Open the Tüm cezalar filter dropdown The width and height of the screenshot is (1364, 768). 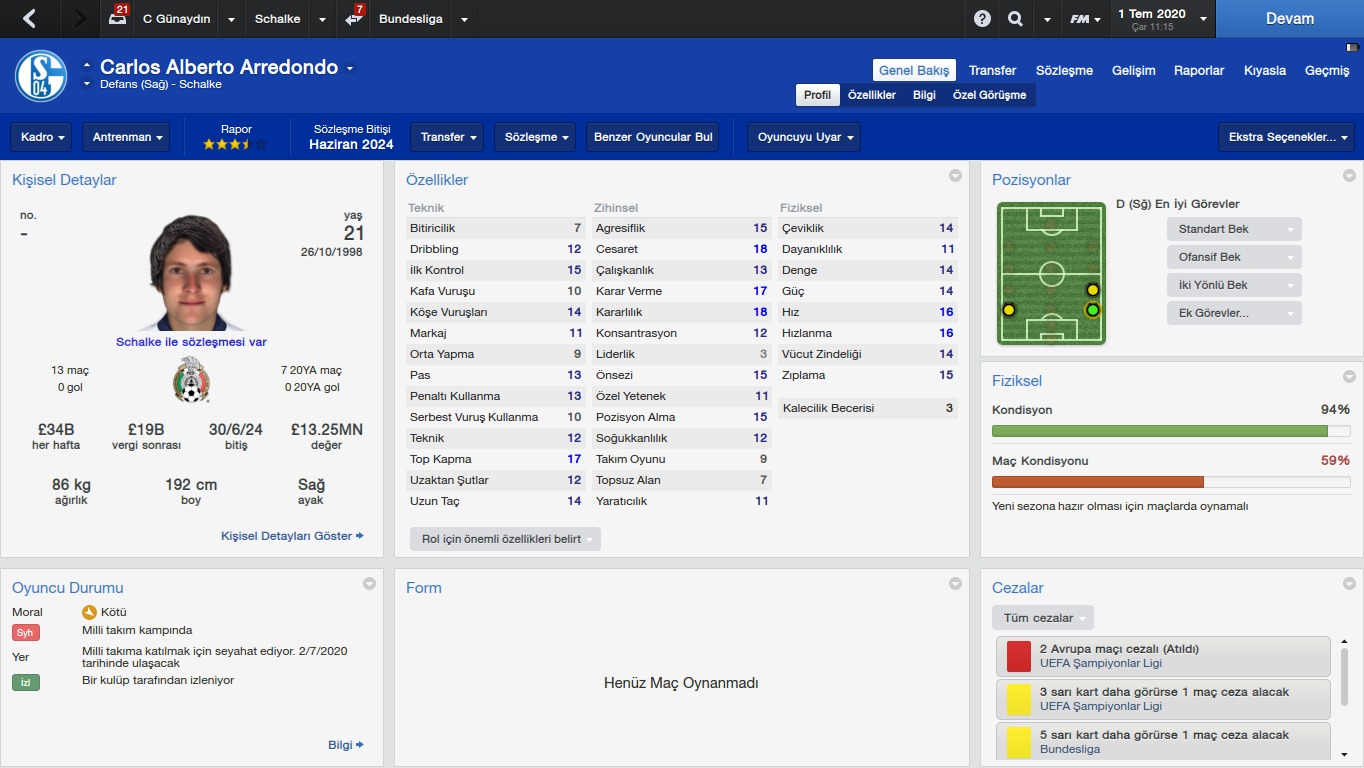pyautogui.click(x=1042, y=618)
